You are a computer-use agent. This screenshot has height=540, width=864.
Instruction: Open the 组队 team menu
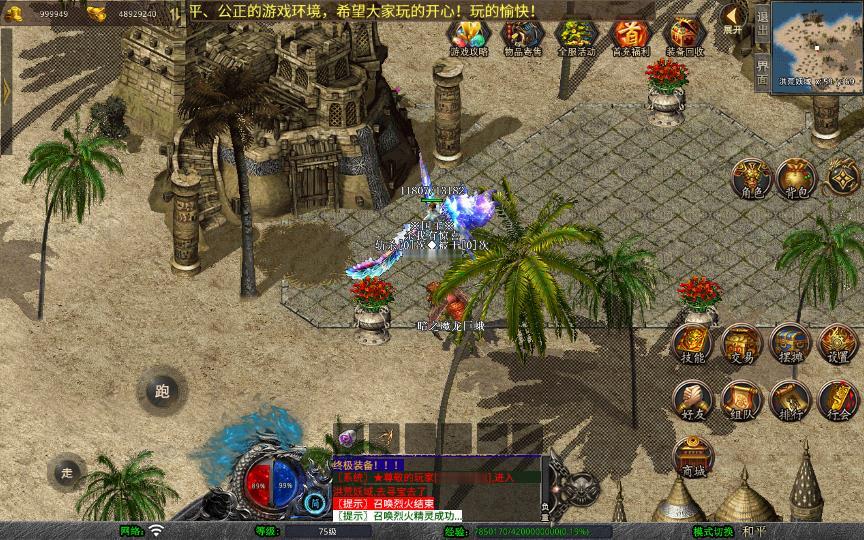pyautogui.click(x=741, y=399)
